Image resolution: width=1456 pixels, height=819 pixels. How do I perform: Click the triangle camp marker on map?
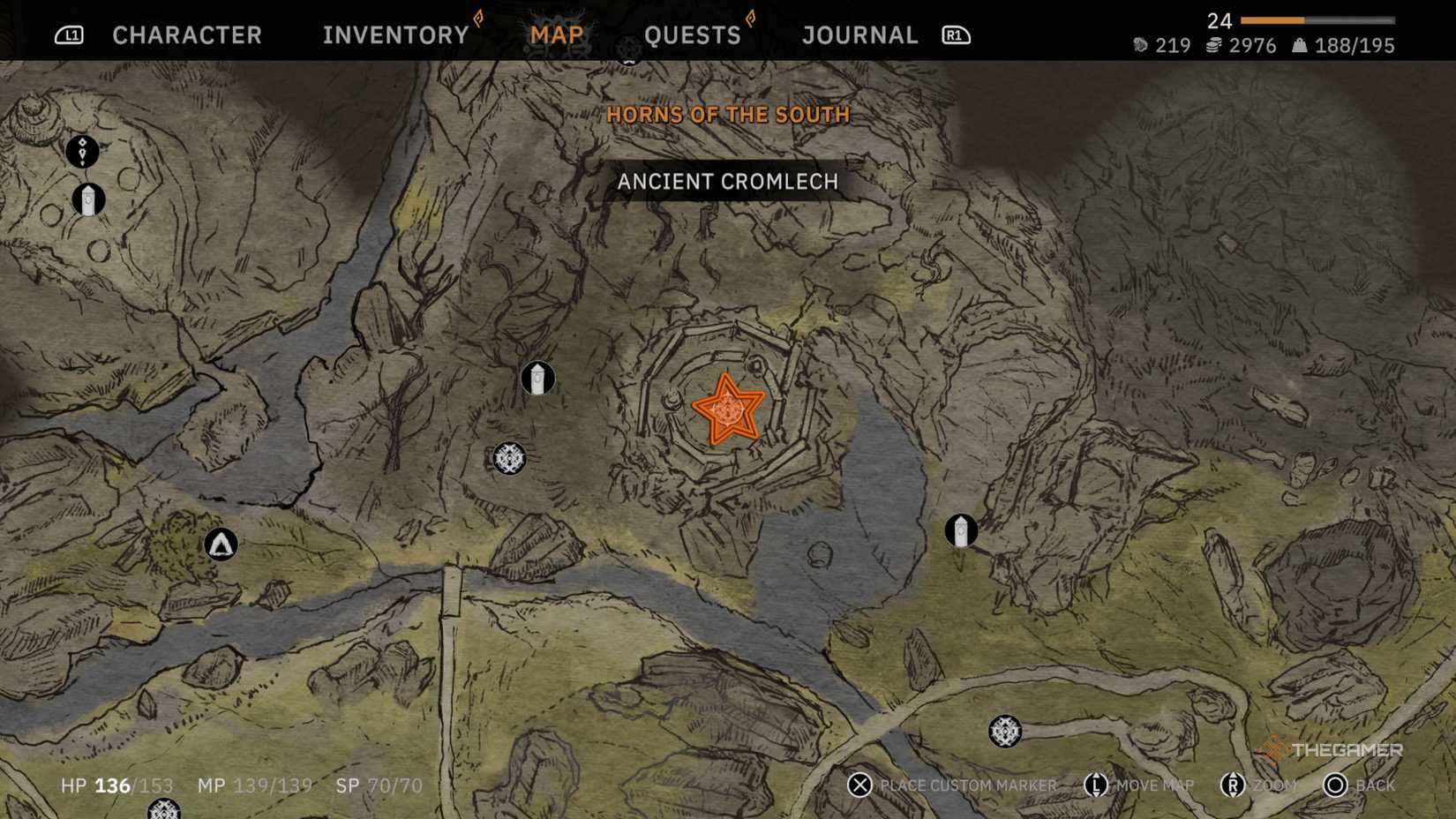pyautogui.click(x=221, y=545)
